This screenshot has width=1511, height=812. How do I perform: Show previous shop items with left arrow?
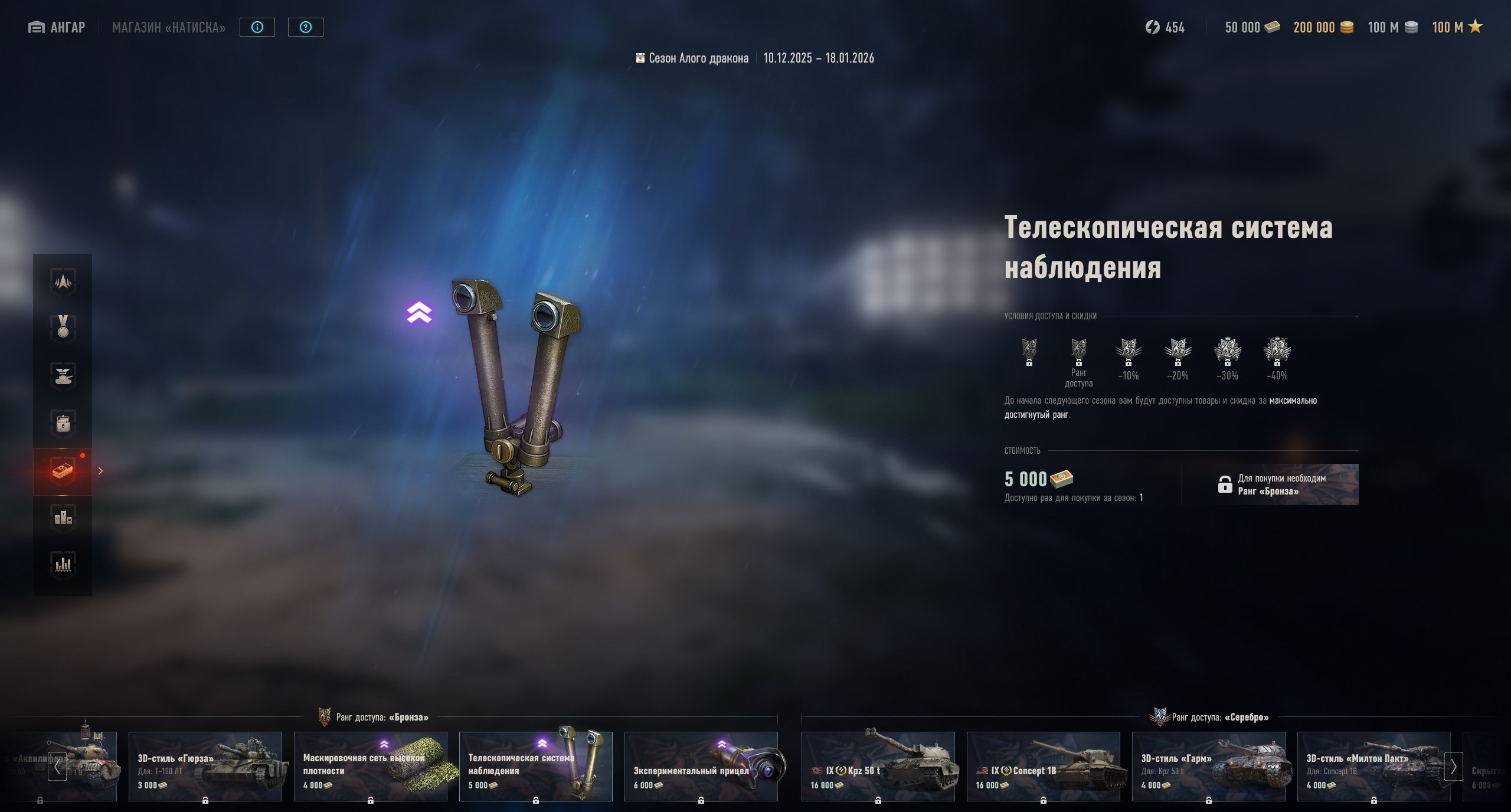click(x=57, y=767)
